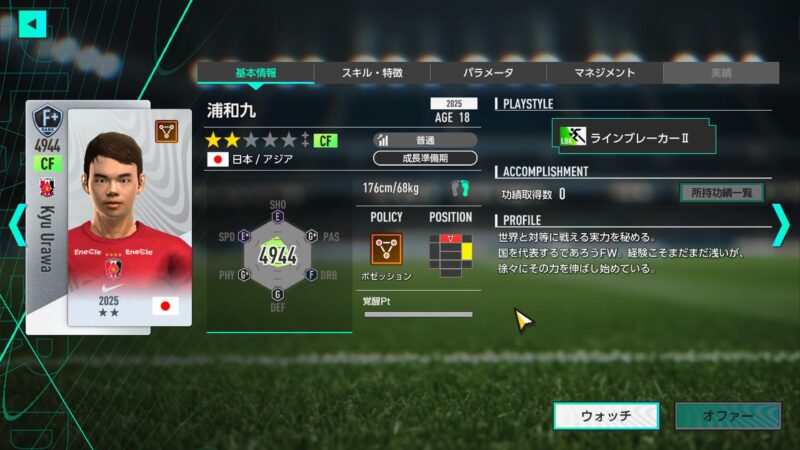Show the next player with right arrow
800x450 pixels.
click(x=781, y=225)
